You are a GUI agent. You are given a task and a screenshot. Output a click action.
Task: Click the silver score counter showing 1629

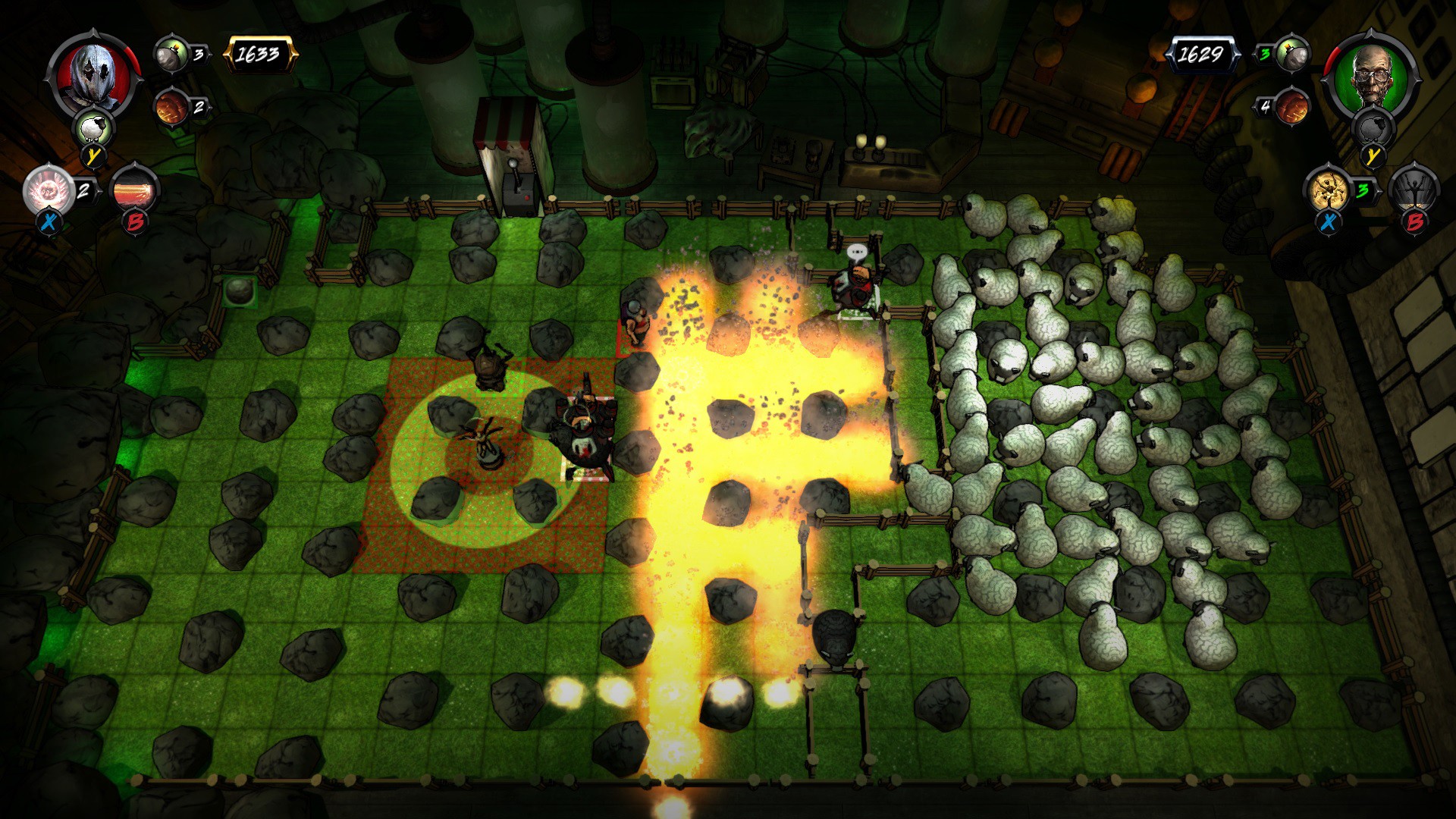[1204, 53]
